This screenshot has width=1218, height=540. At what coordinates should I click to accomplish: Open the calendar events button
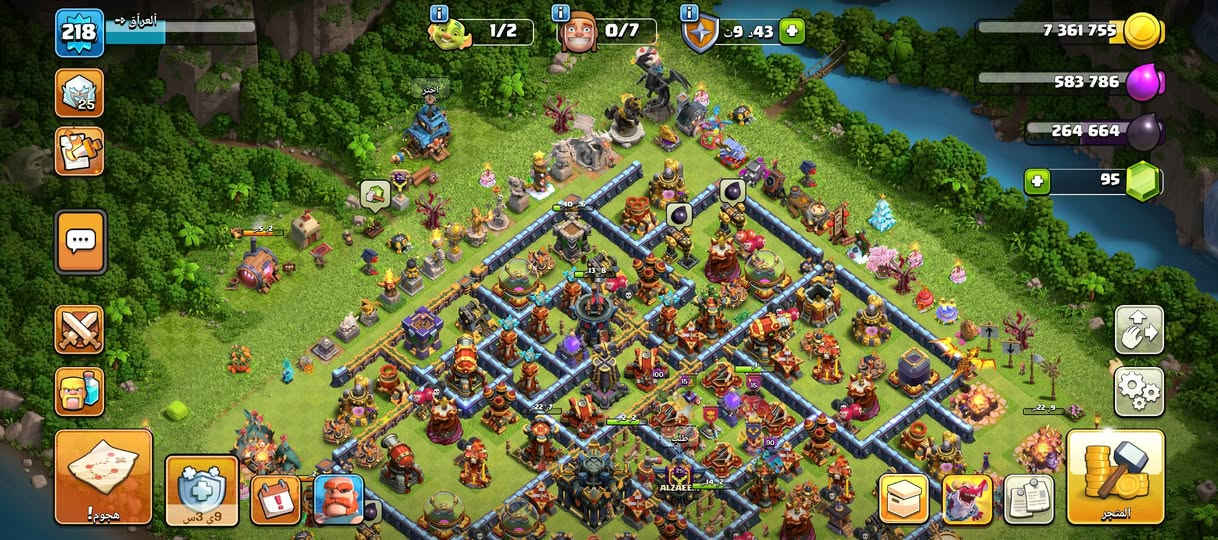273,498
